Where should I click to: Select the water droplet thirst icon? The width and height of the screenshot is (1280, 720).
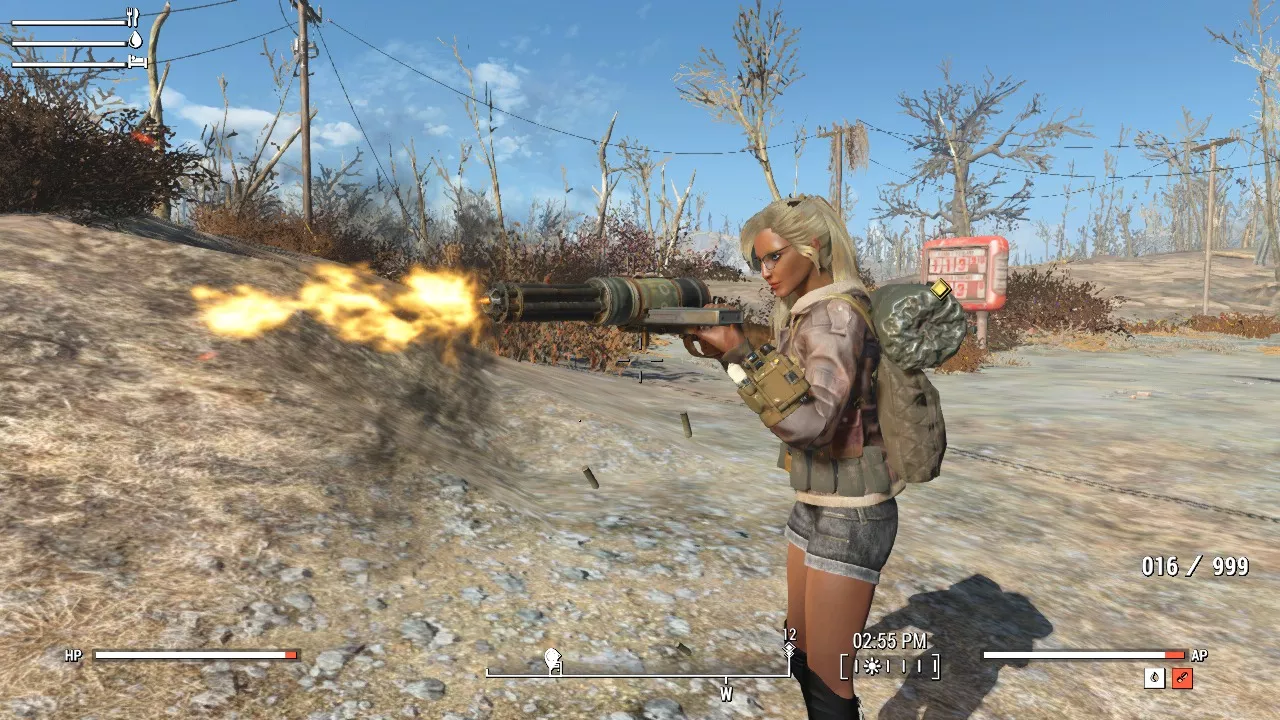[x=135, y=40]
